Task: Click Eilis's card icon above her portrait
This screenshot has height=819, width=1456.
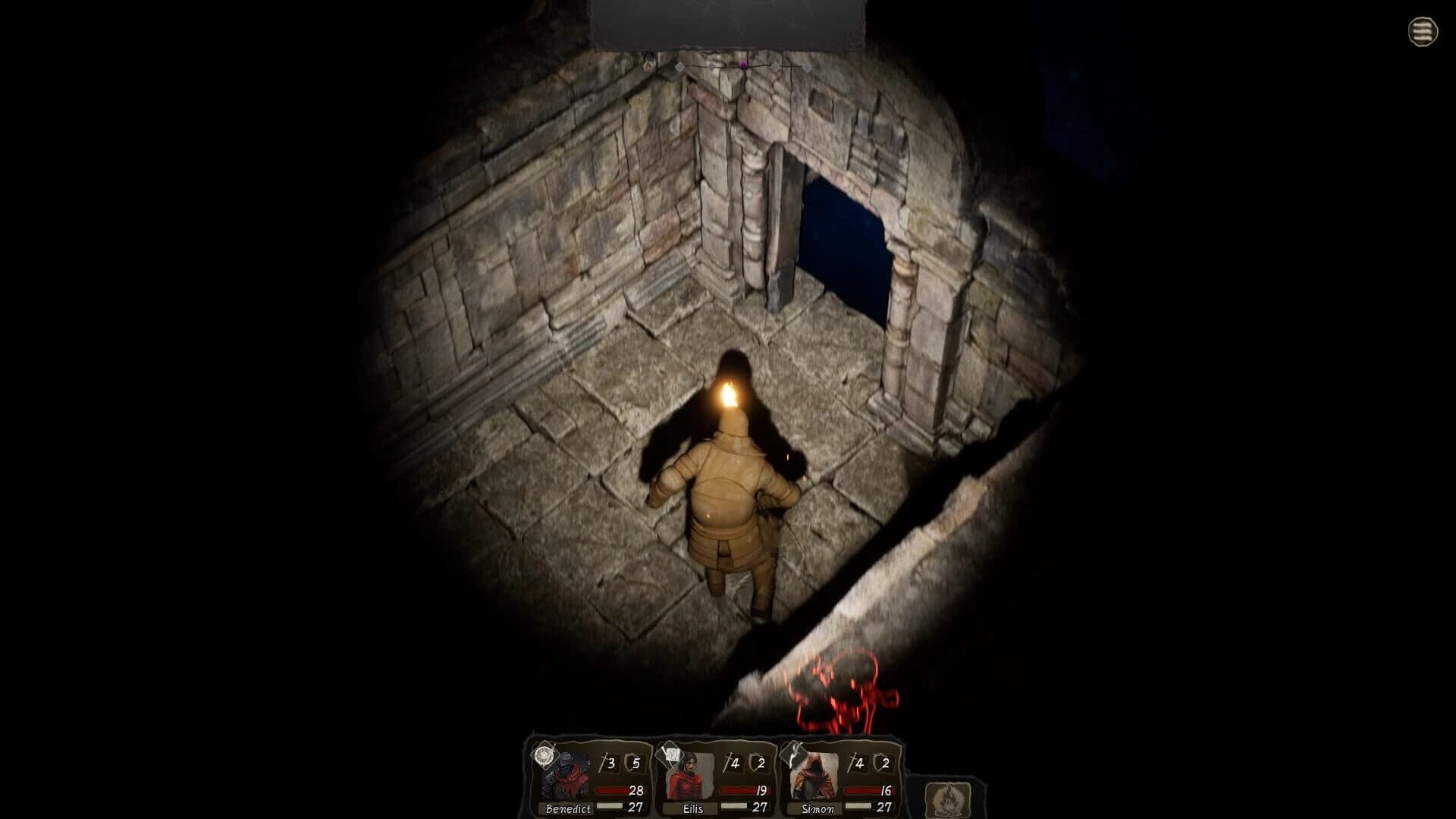Action: 671,755
